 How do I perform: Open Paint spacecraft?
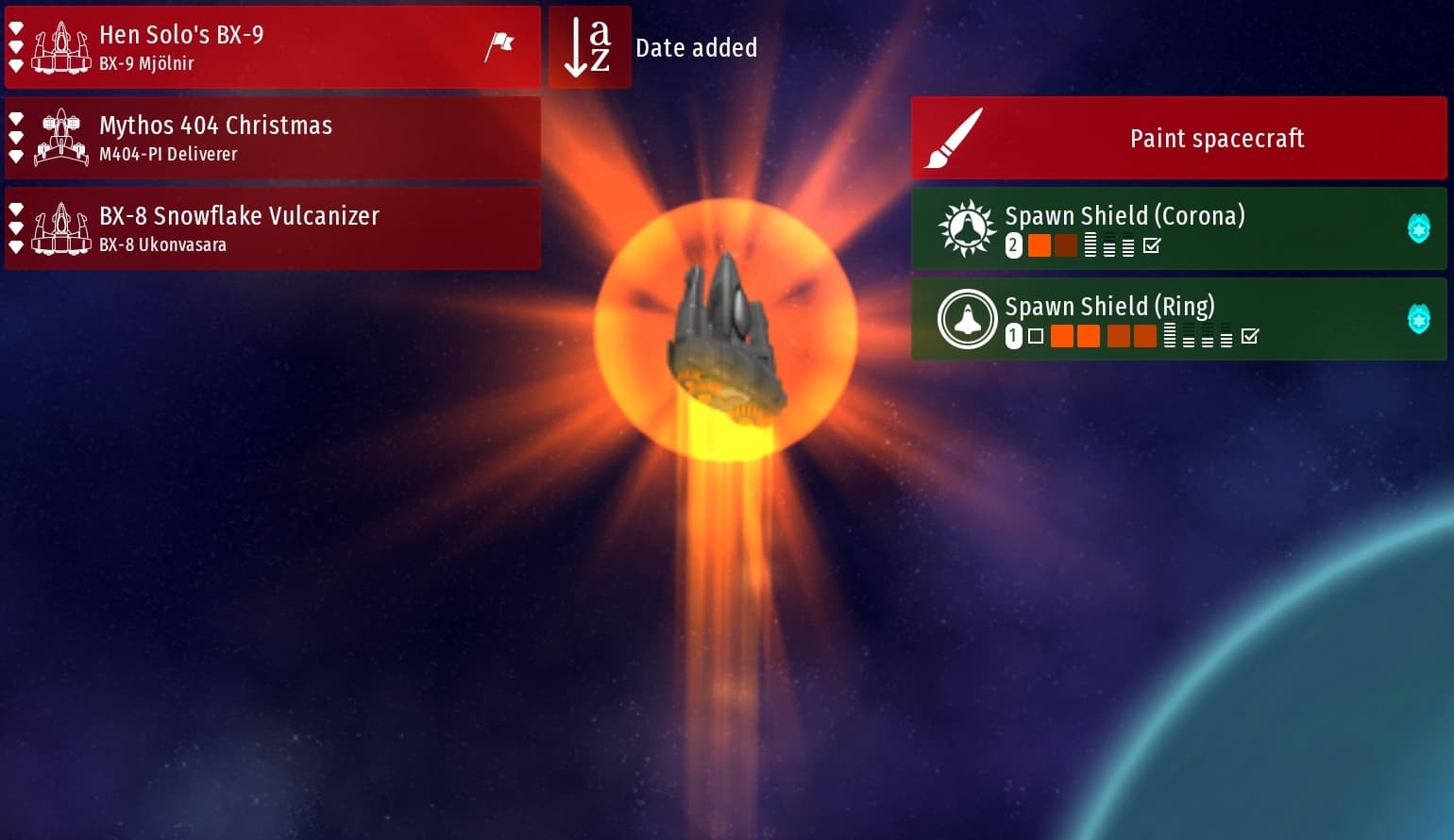tap(1178, 138)
